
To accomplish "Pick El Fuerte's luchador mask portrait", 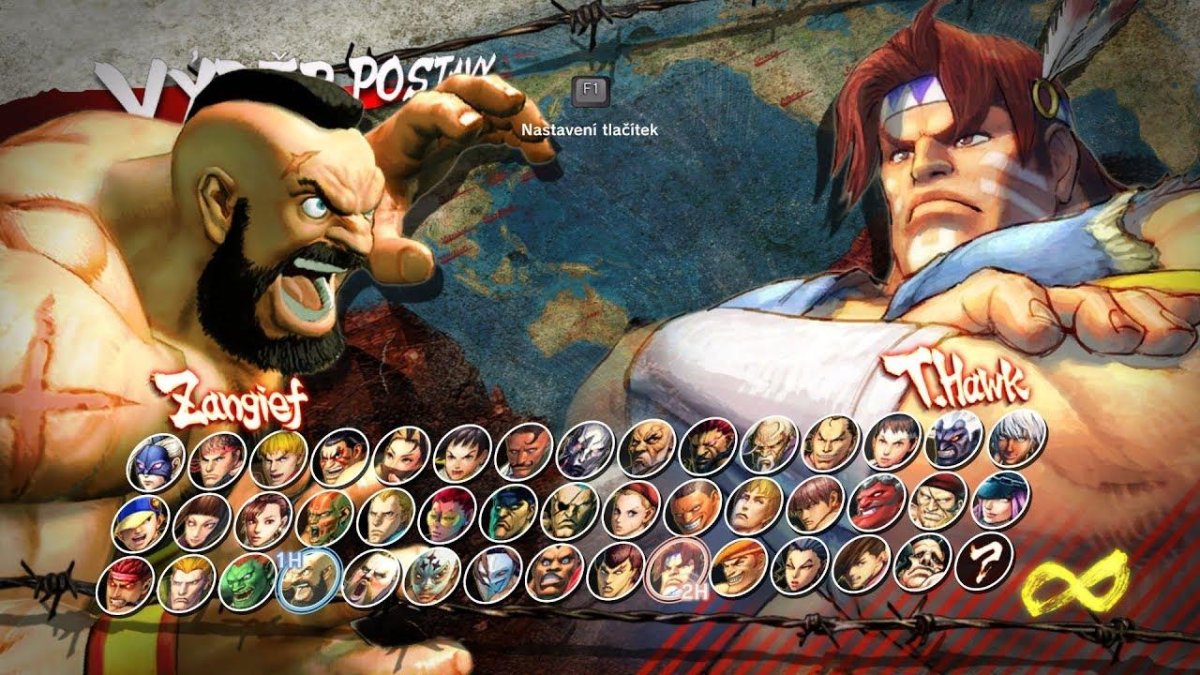I will click(x=431, y=576).
